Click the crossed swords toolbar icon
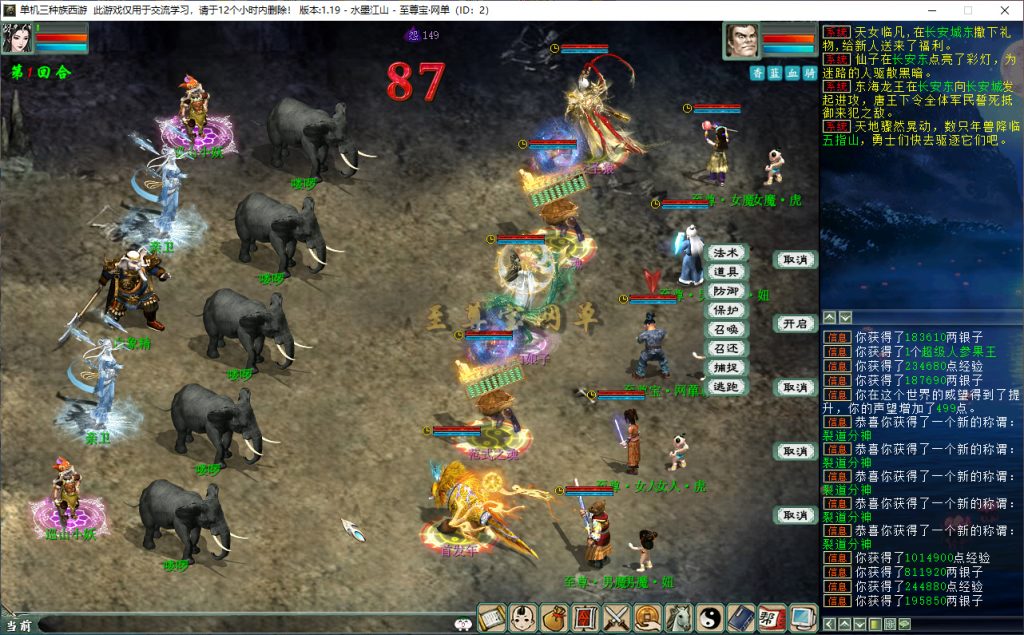Image resolution: width=1024 pixels, height=635 pixels. pyautogui.click(x=617, y=618)
